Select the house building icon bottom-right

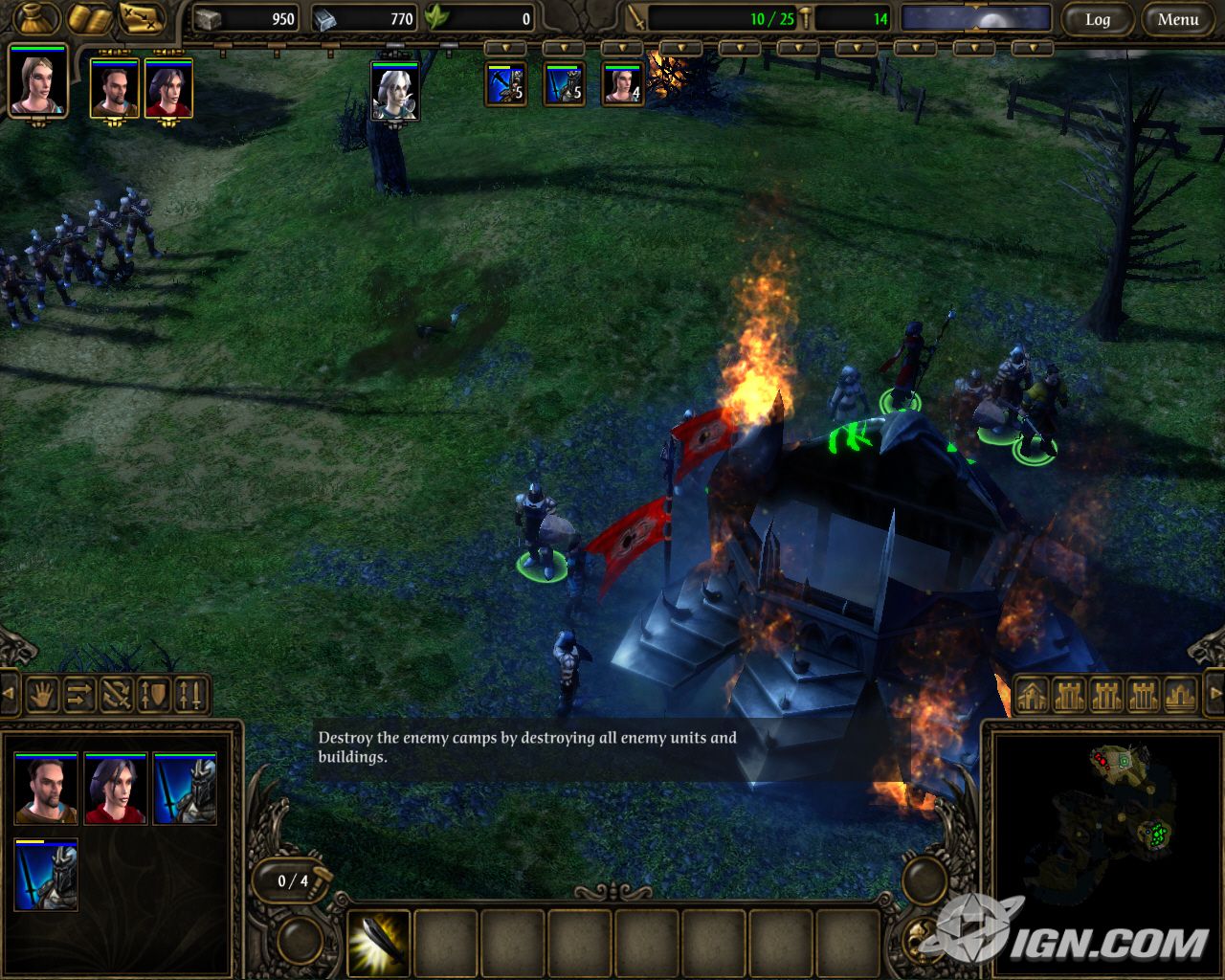(x=1032, y=695)
